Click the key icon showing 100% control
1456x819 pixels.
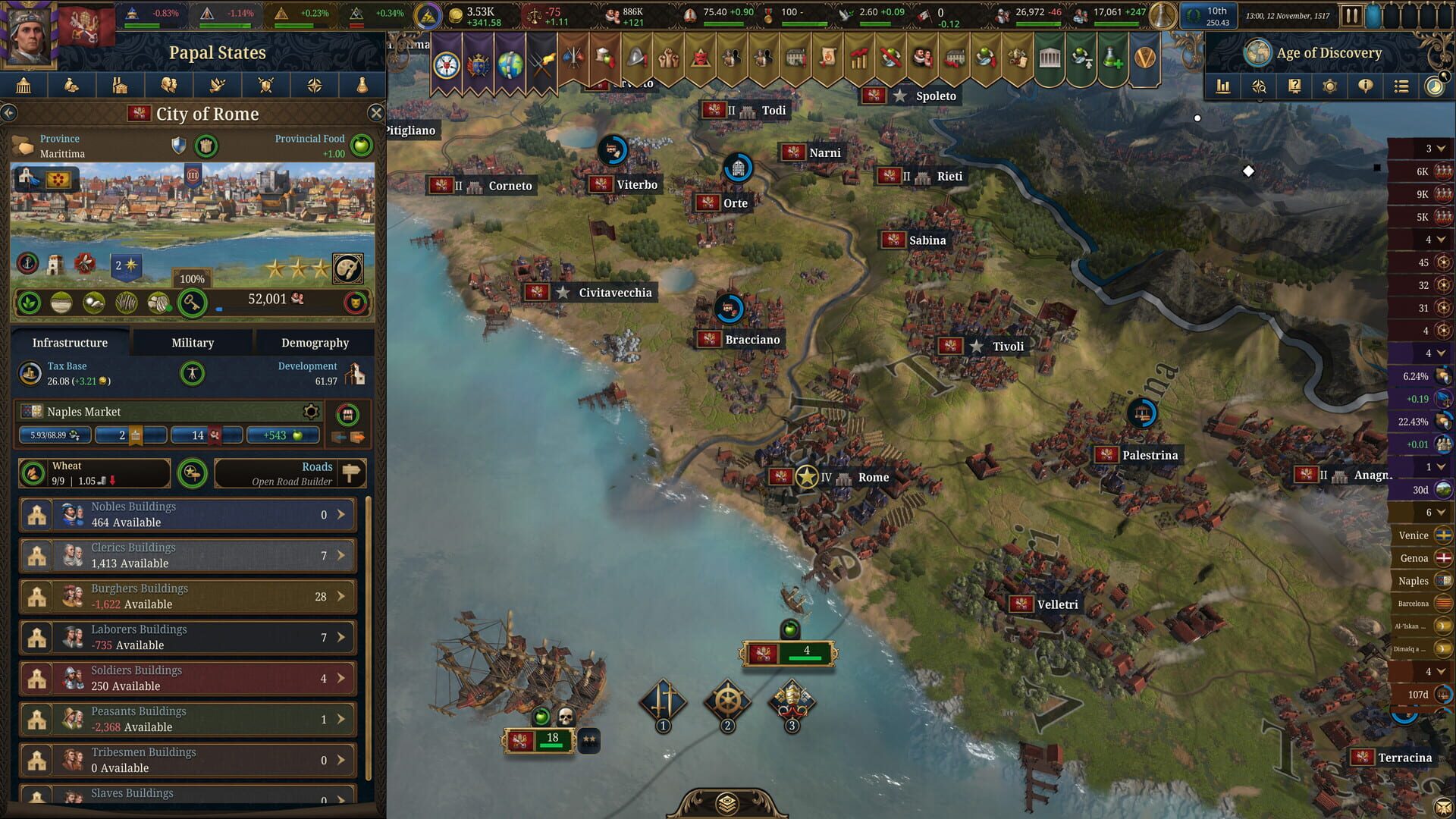[192, 302]
